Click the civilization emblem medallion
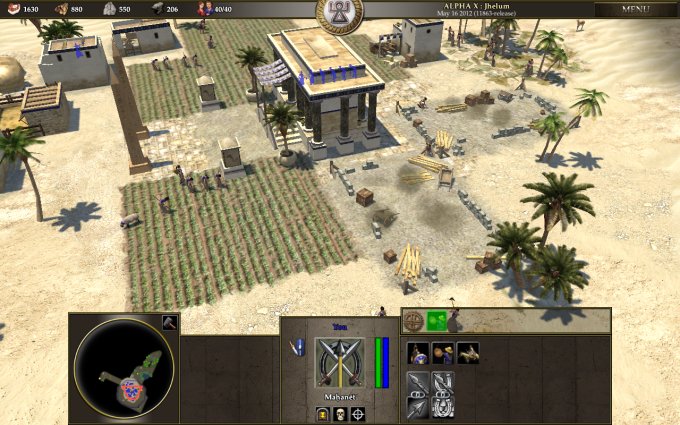Image resolution: width=680 pixels, height=425 pixels. tap(339, 12)
